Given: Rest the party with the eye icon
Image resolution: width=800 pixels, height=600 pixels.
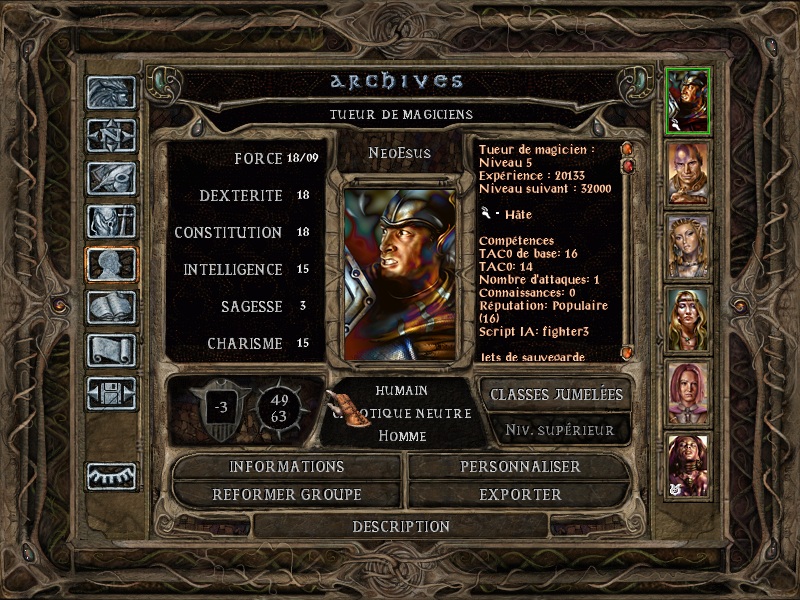Looking at the screenshot, I should pos(111,476).
